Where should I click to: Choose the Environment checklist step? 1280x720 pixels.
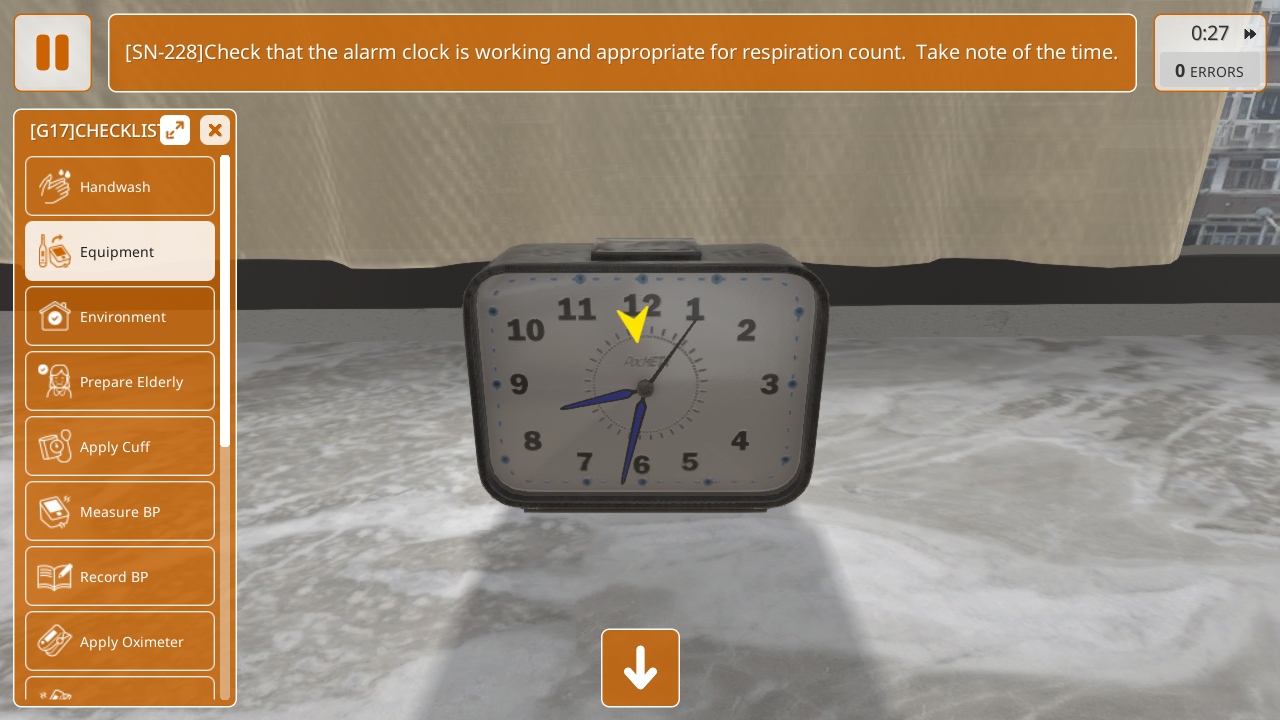tap(120, 316)
